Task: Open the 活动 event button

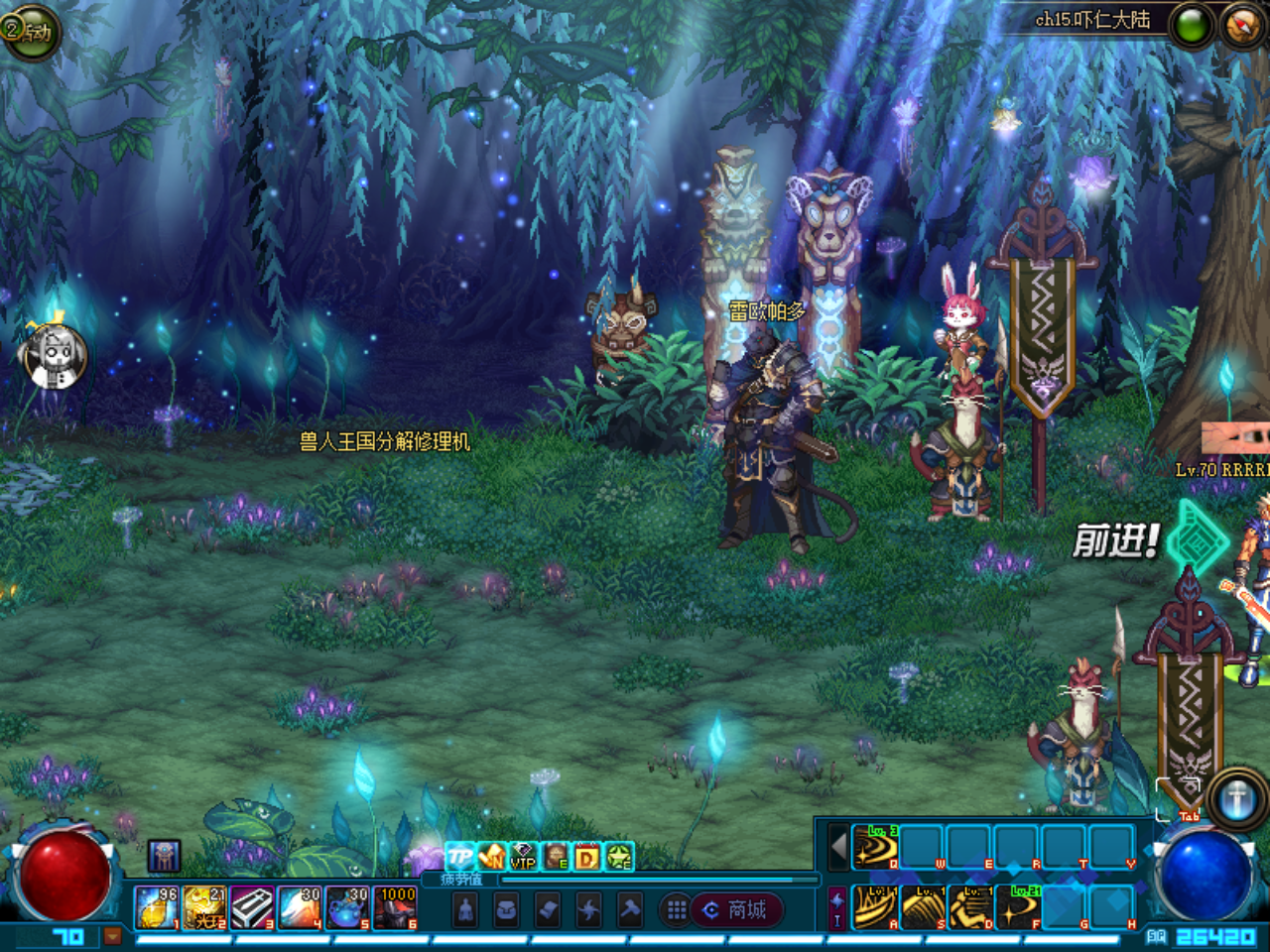Action: coord(30,31)
